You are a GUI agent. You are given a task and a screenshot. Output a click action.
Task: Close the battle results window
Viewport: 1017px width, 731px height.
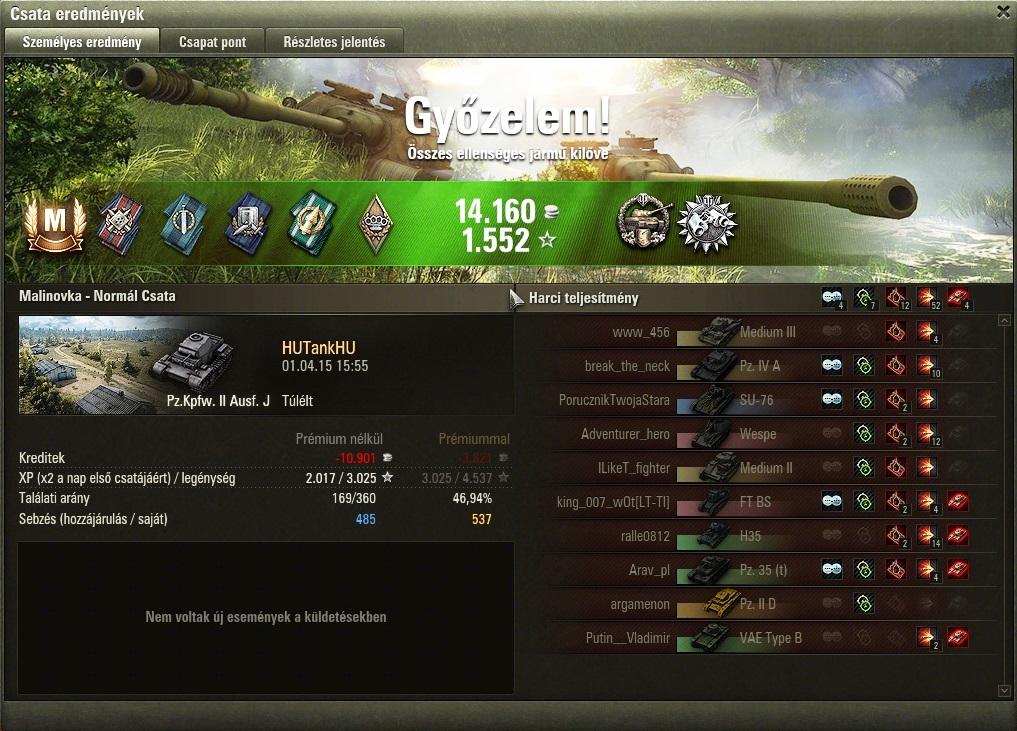[x=1003, y=12]
